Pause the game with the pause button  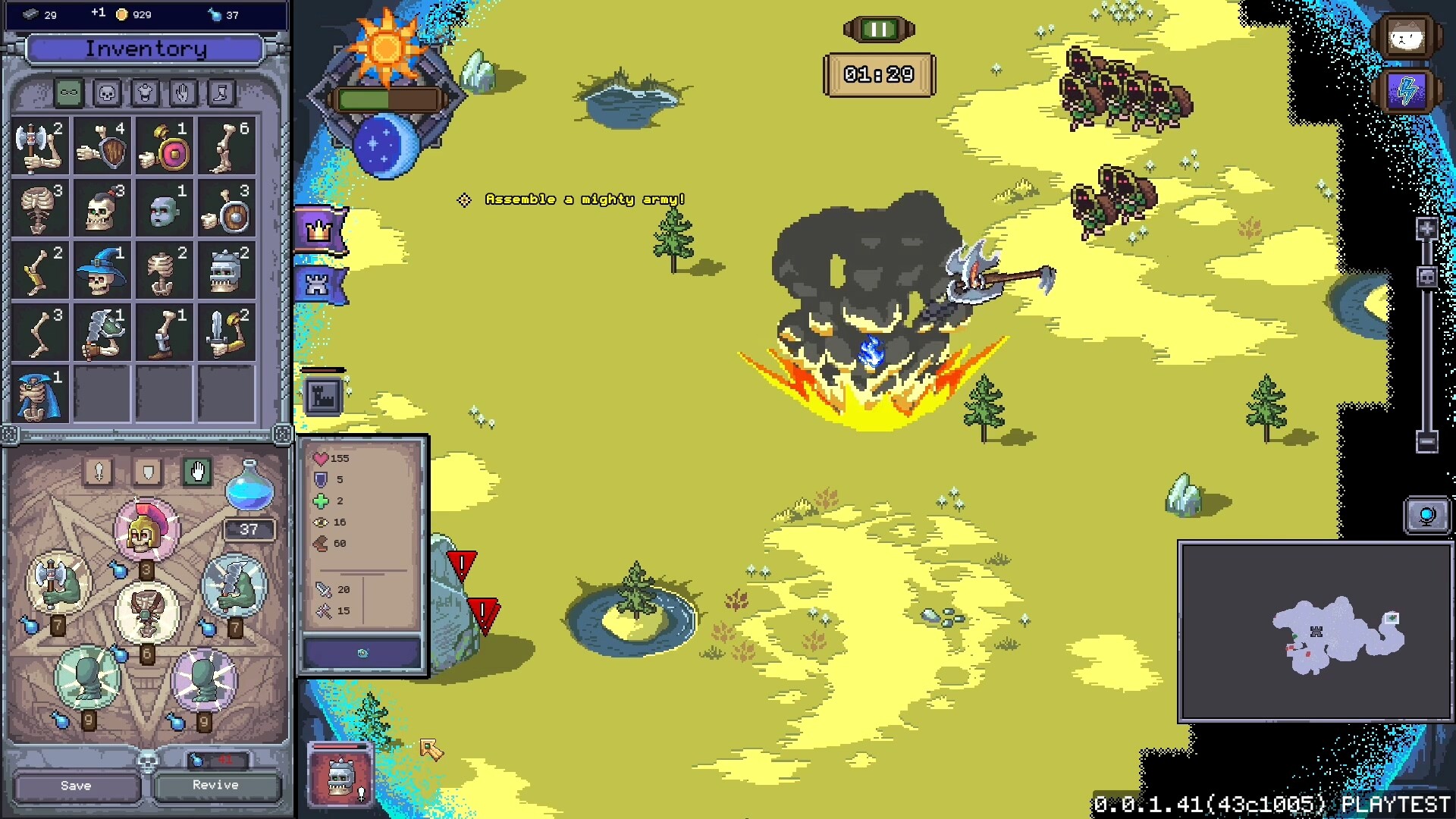pos(877,30)
